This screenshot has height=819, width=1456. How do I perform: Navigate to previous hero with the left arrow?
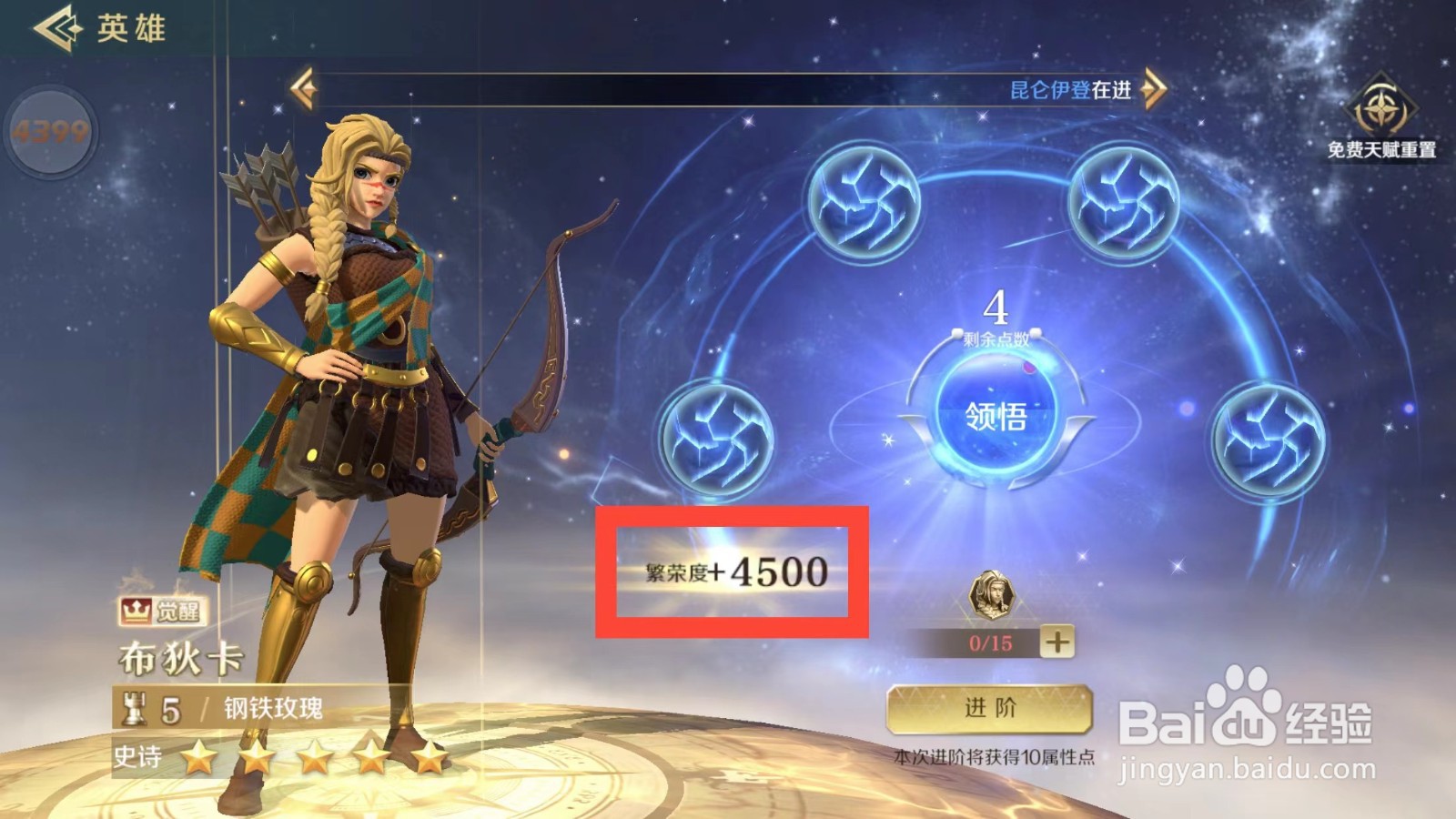pos(302,88)
